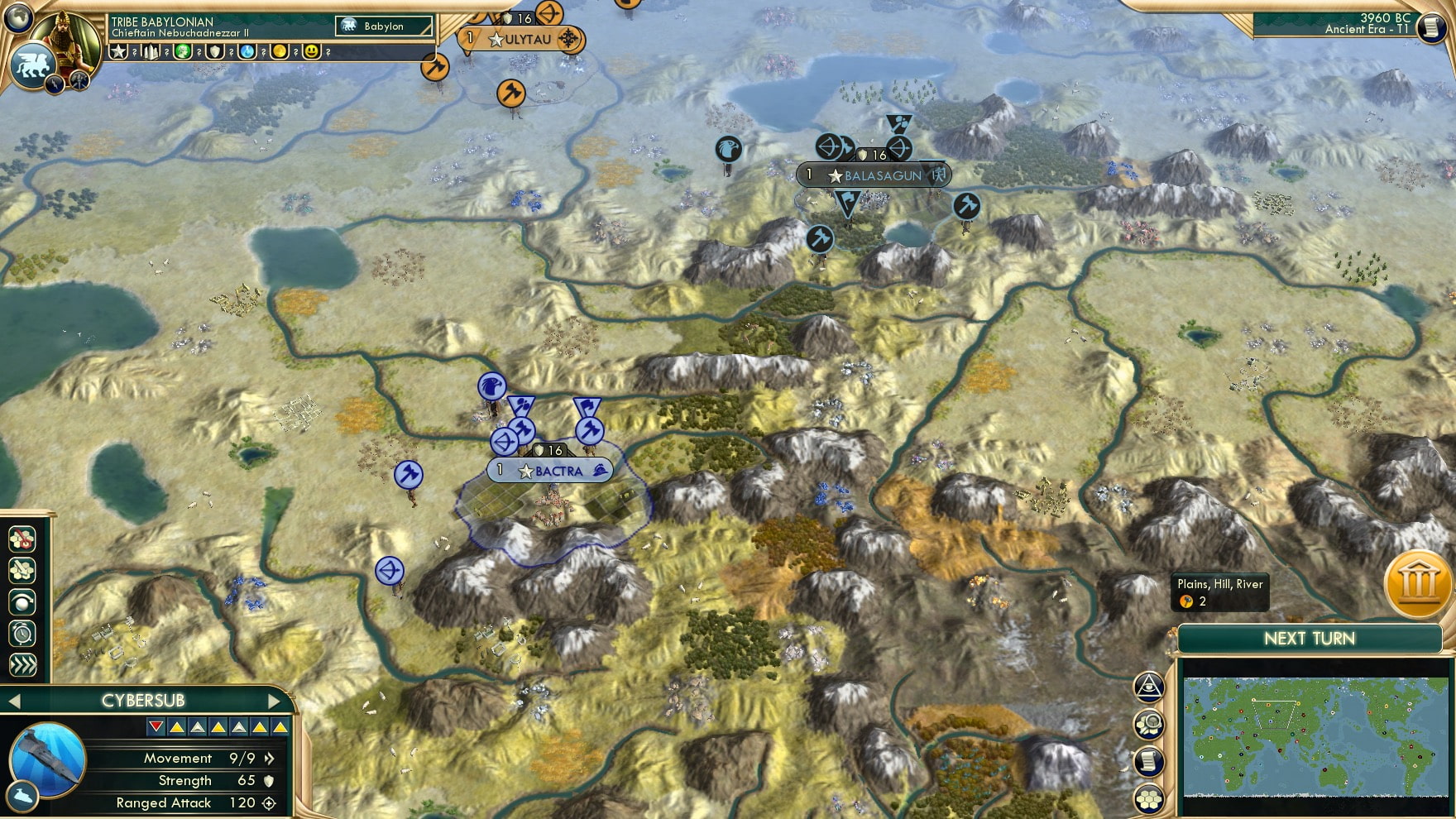
Task: Collapse the unit panel with the left-pointing arrow
Action: [15, 700]
